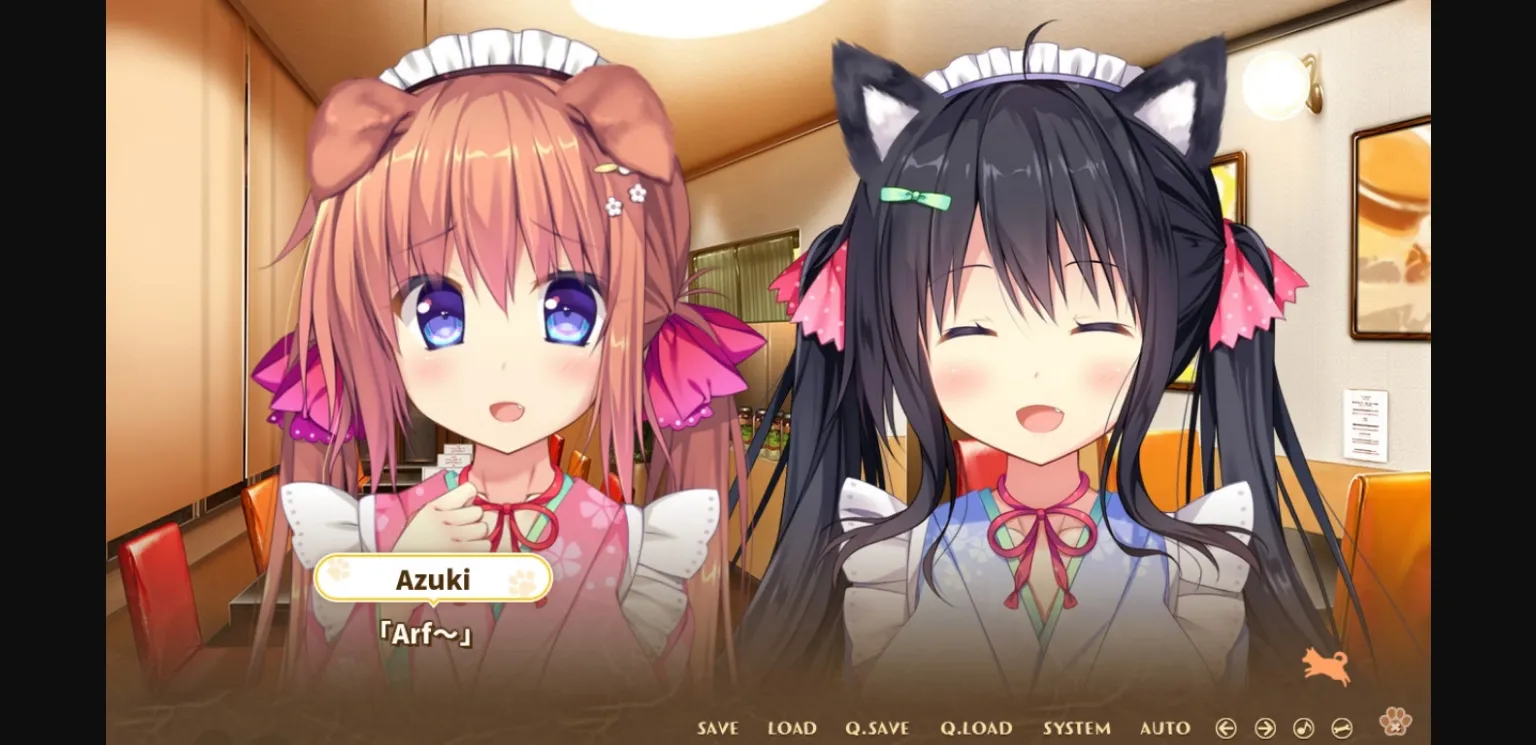Click Q.SAVE to quick save

(x=876, y=727)
